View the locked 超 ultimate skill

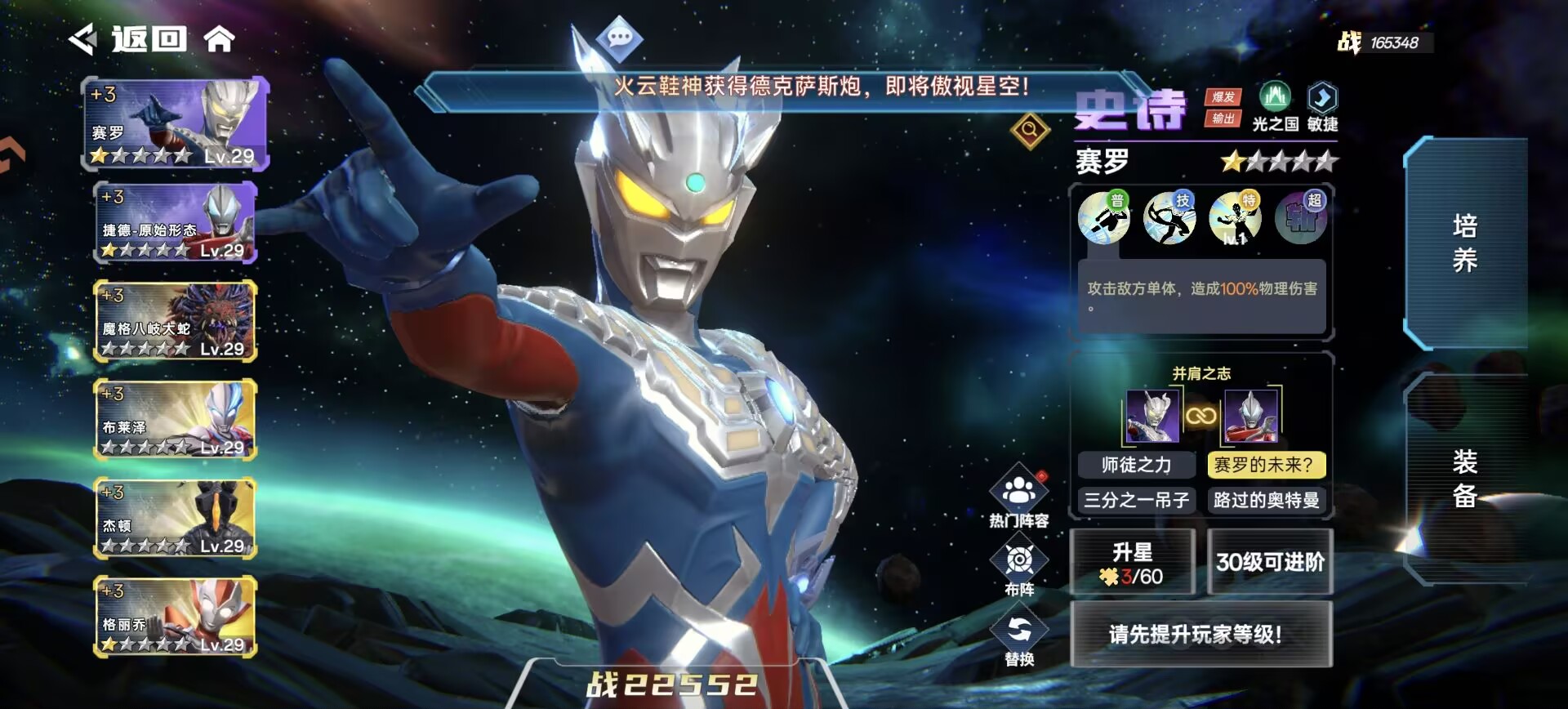(x=1301, y=218)
